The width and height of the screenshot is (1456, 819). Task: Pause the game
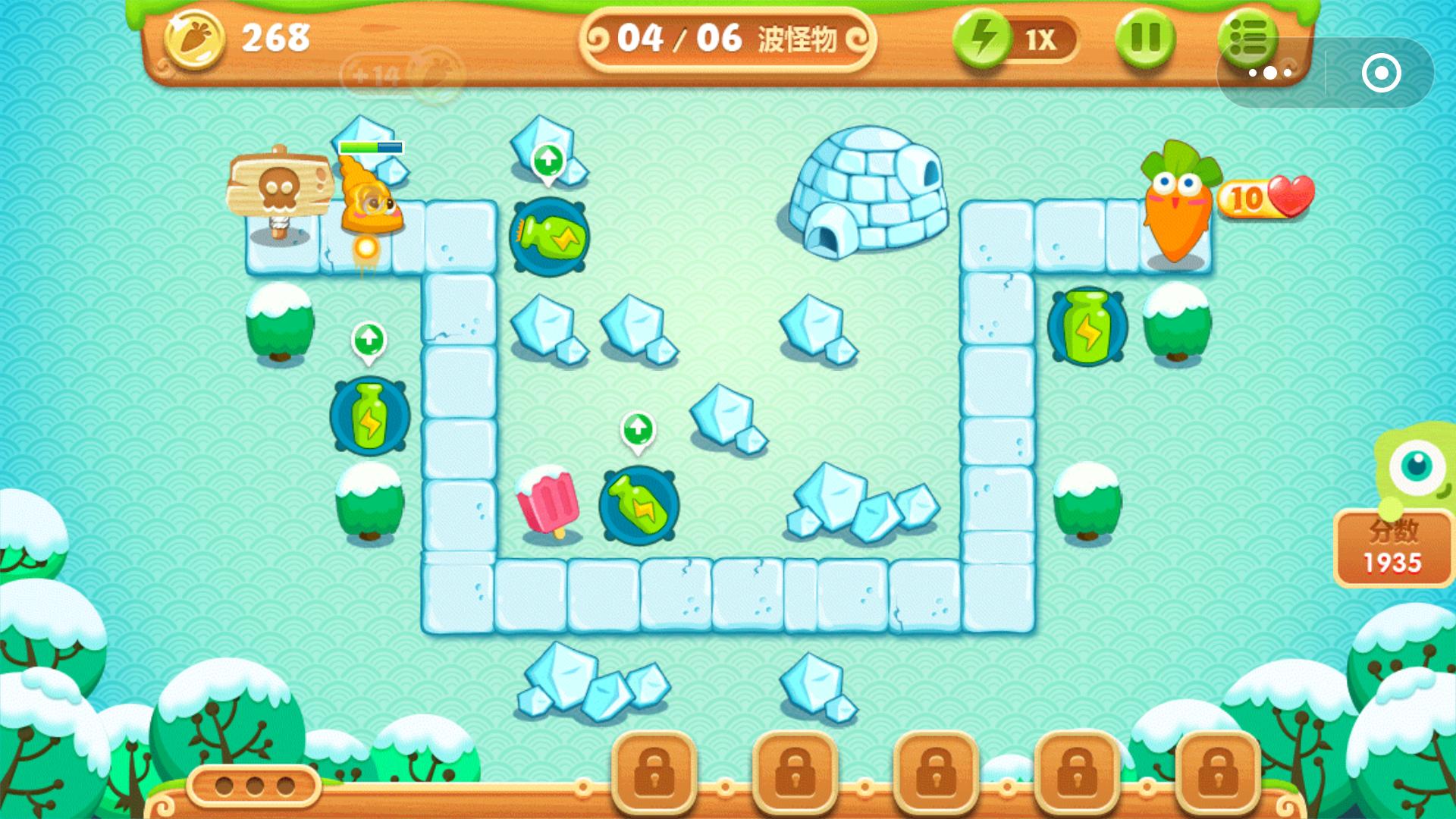1145,38
